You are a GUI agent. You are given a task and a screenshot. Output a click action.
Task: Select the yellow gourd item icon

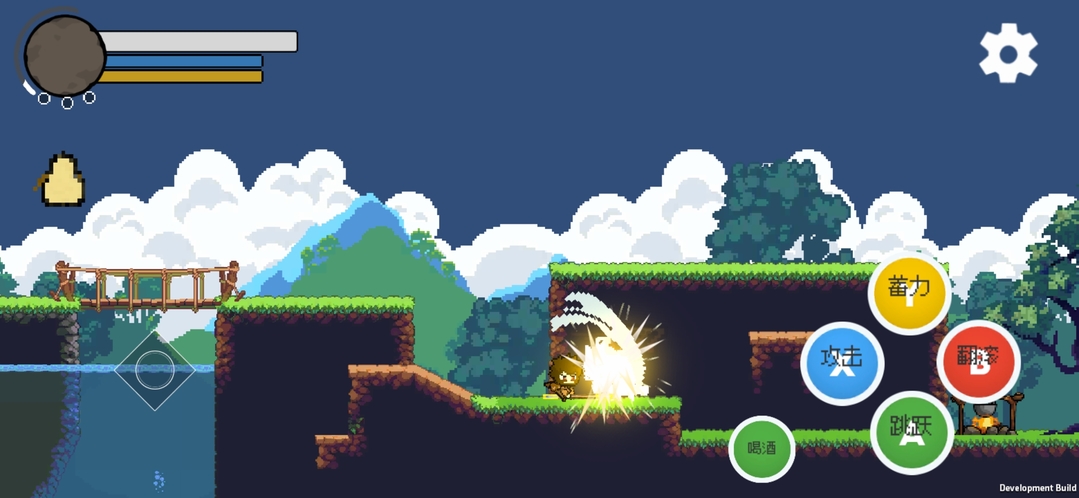[63, 180]
